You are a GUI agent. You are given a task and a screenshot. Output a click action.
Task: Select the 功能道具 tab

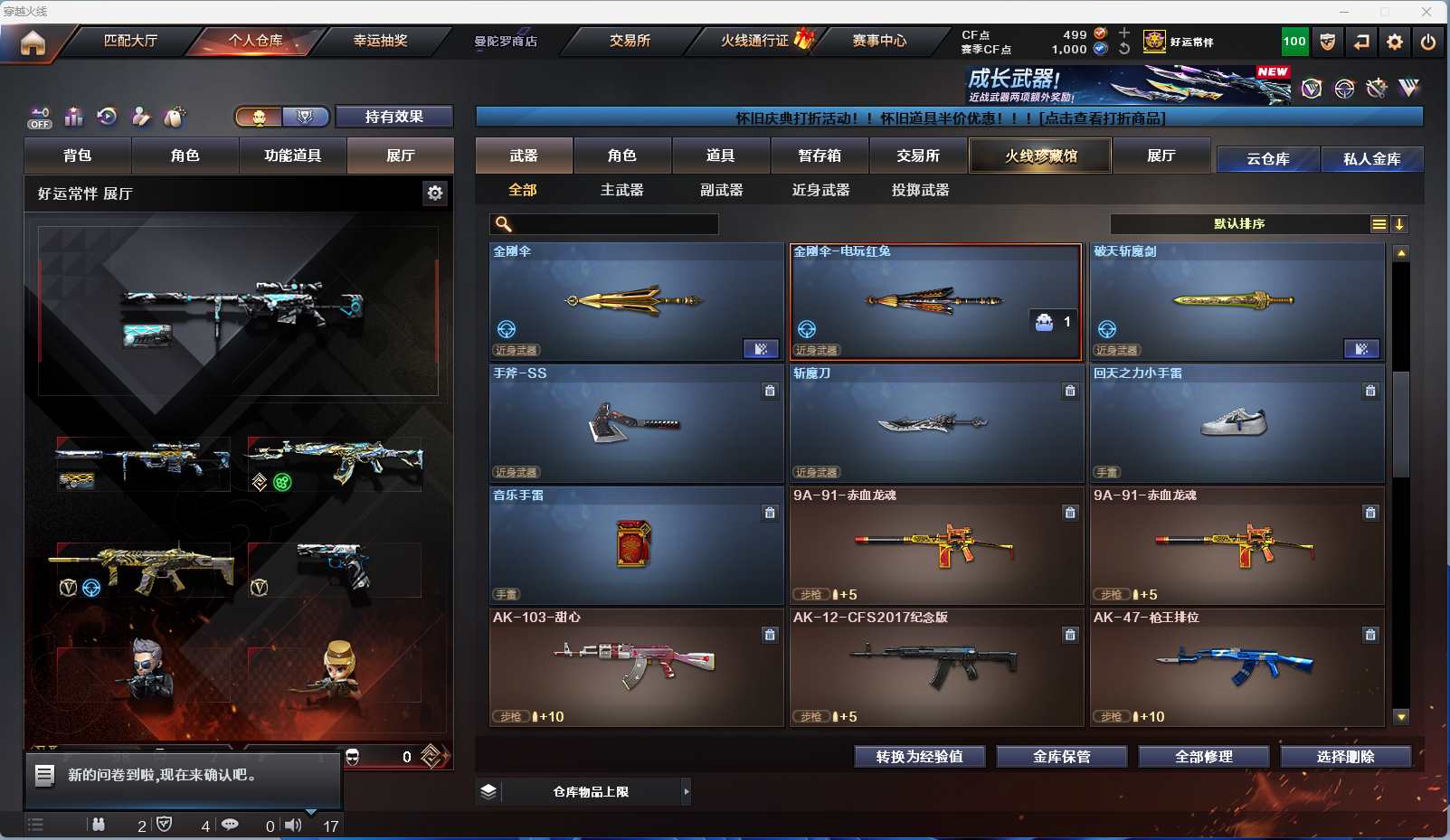292,156
